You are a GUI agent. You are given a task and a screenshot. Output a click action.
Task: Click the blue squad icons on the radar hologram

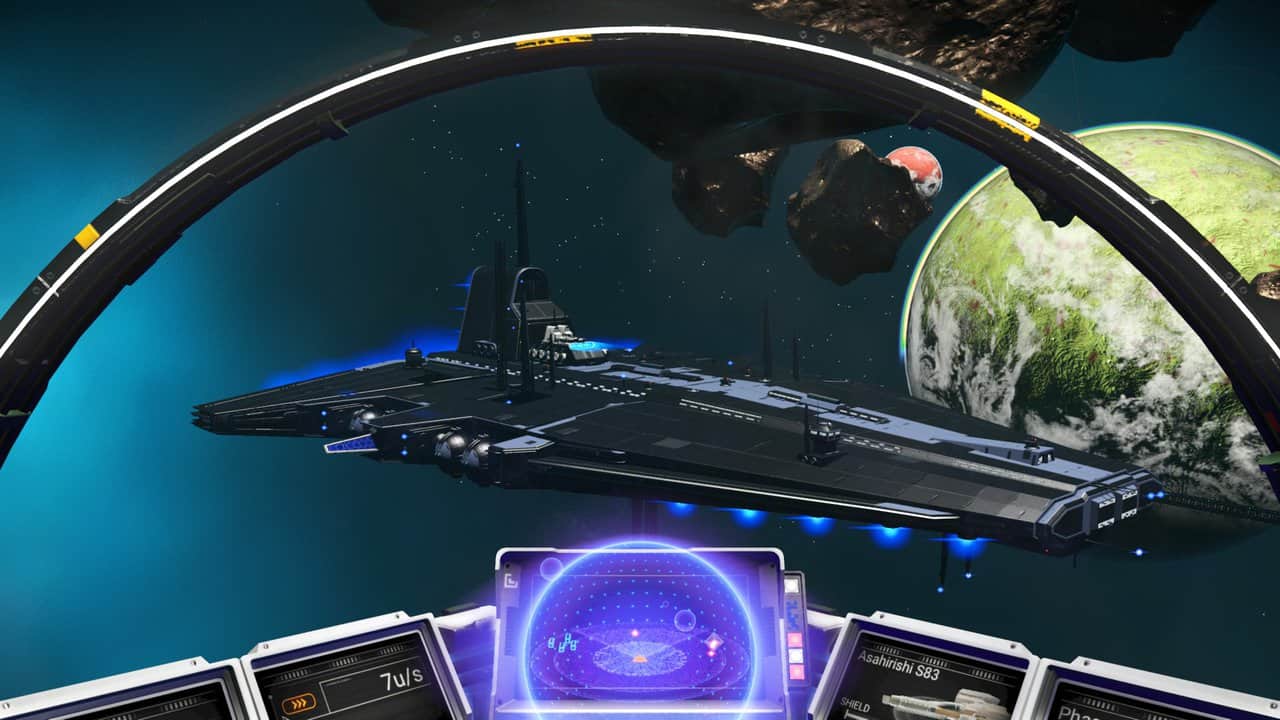tap(563, 643)
